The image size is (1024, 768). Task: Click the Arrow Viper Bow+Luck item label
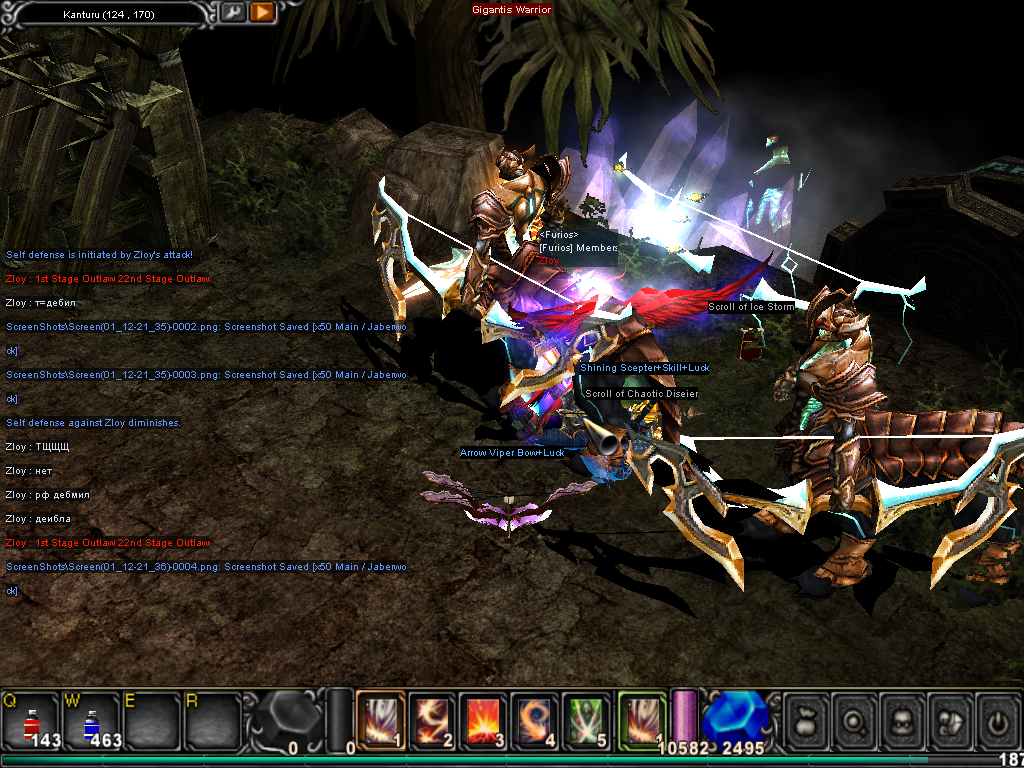coord(512,453)
